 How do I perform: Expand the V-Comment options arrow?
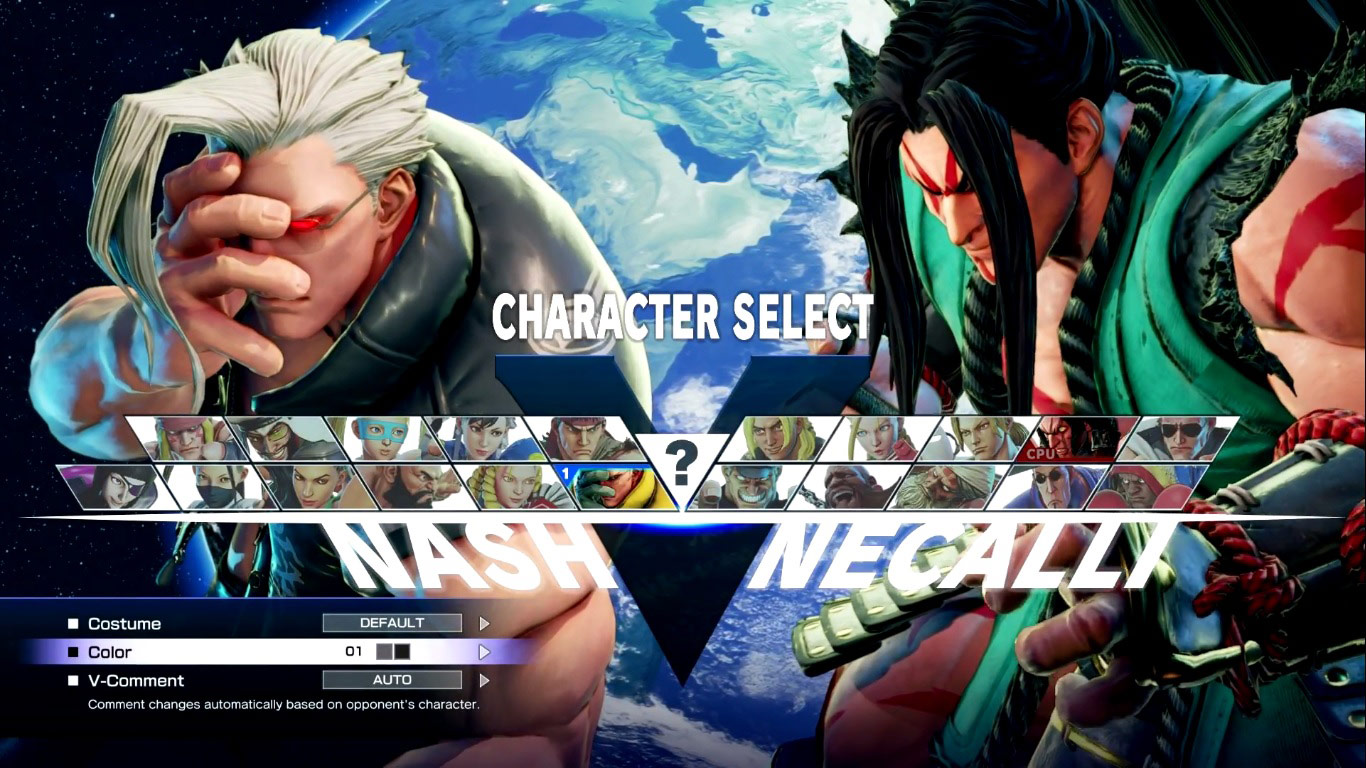485,680
